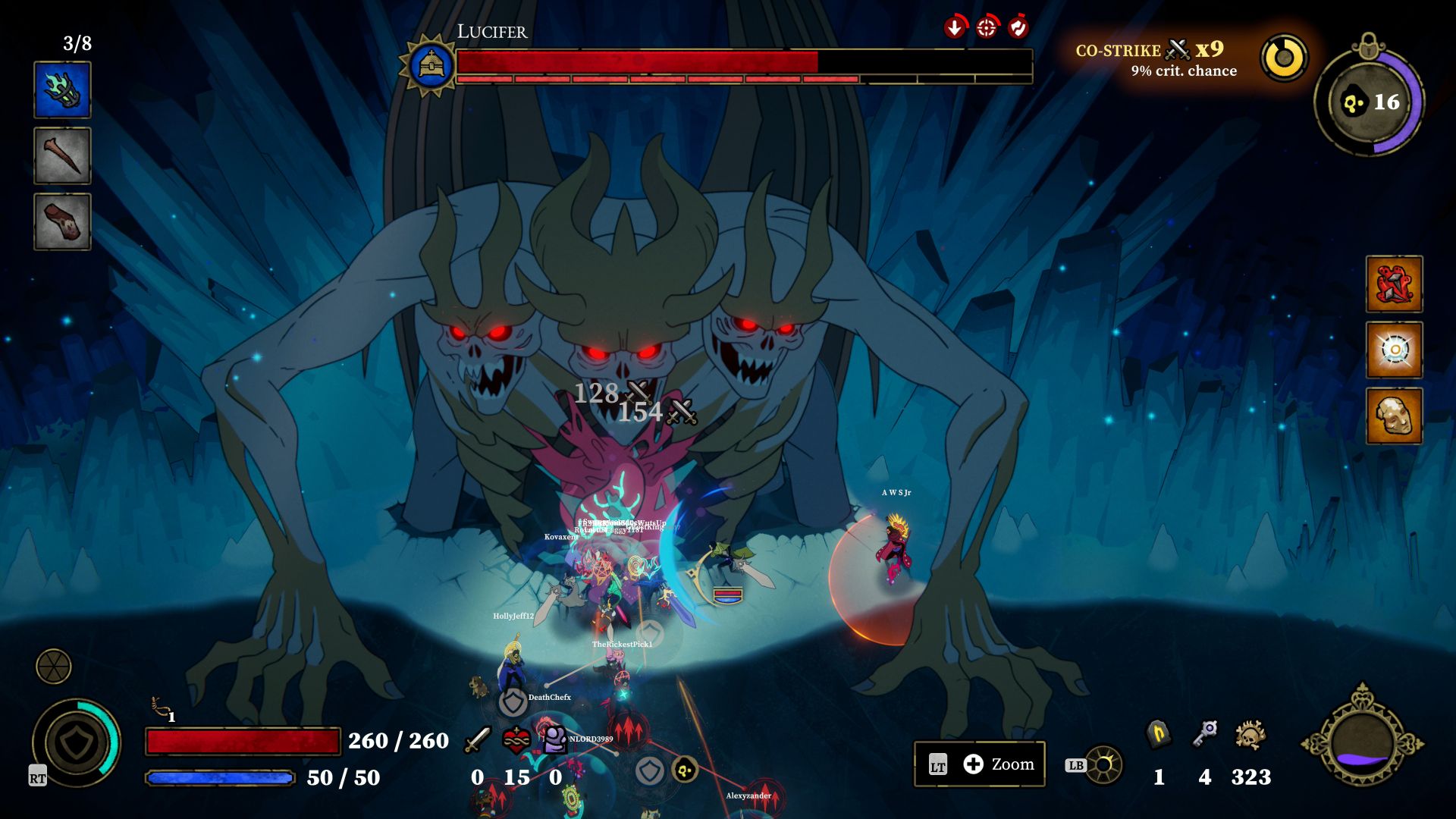1456x819 pixels.
Task: Activate the shield ability dial
Action: [x=76, y=742]
